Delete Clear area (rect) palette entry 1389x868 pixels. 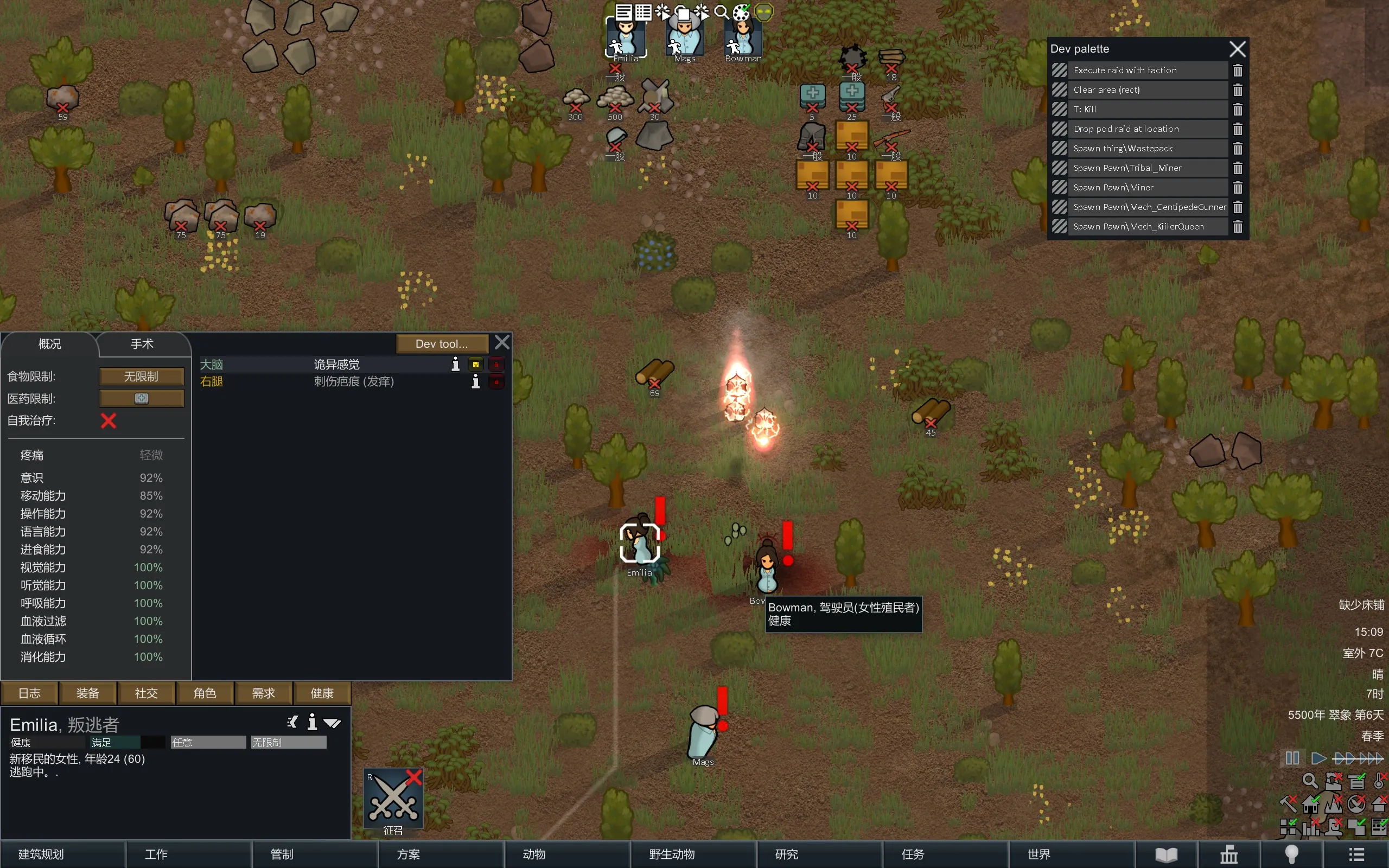pos(1238,90)
